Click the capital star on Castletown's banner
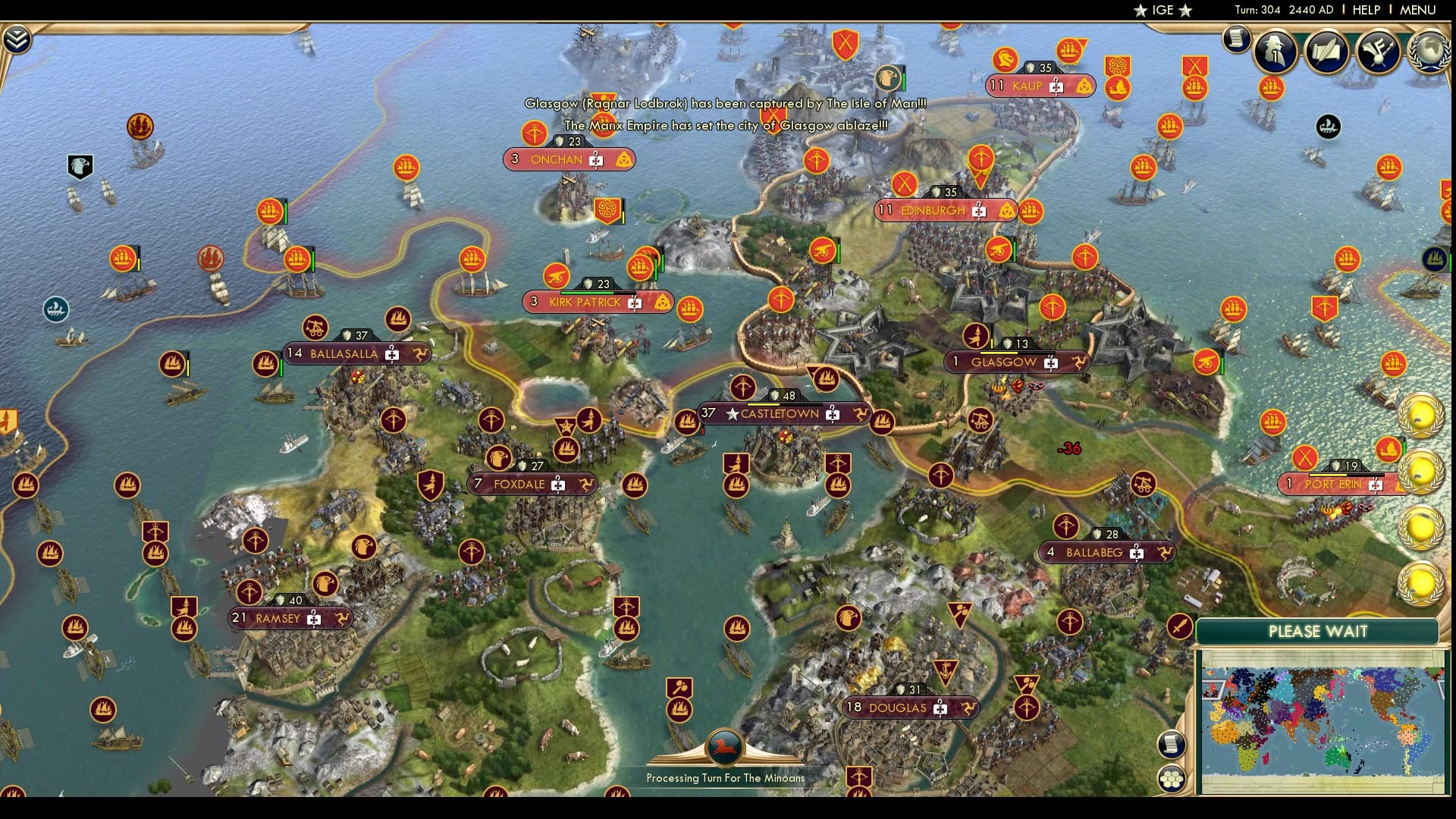 (732, 414)
